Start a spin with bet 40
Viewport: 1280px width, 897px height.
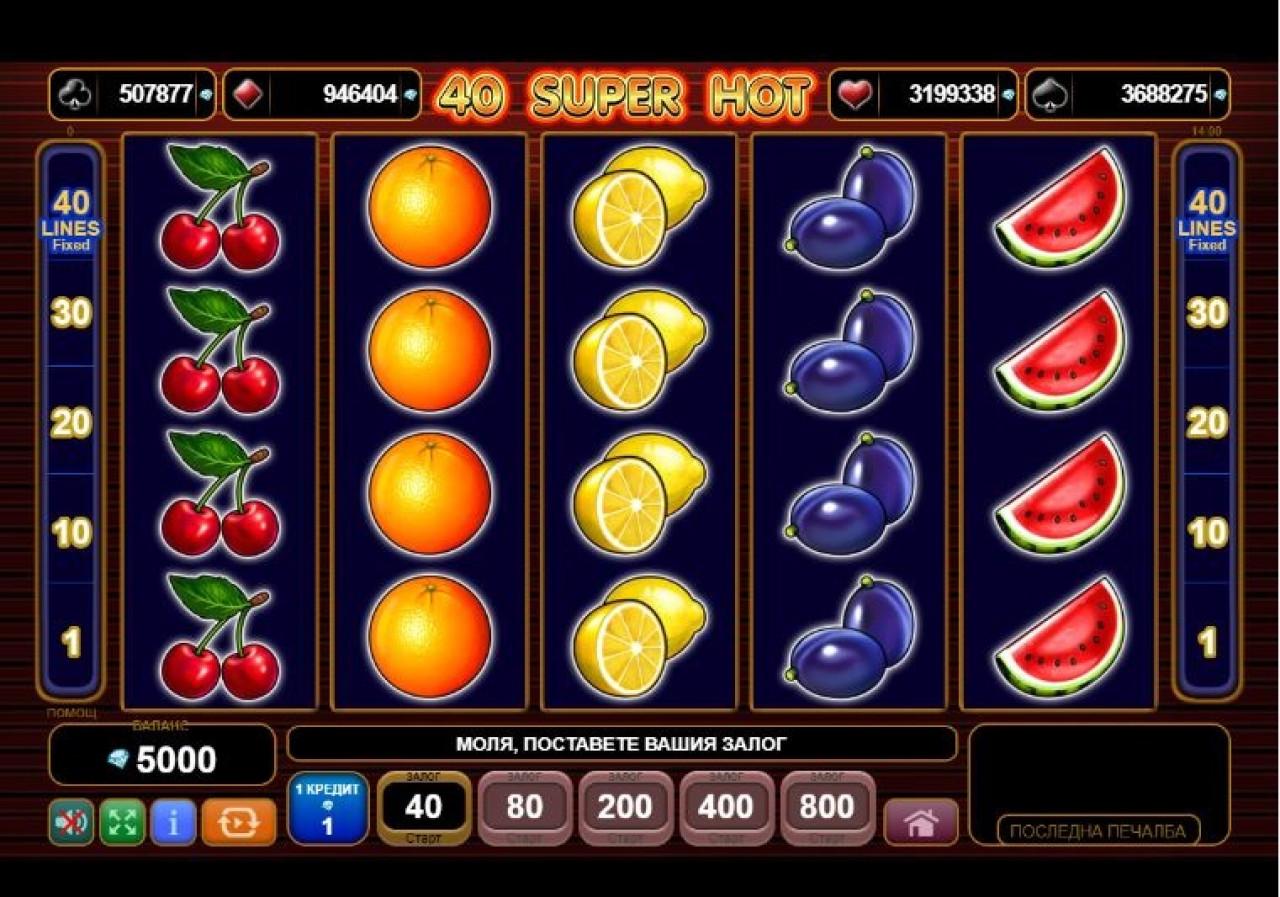pyautogui.click(x=424, y=808)
